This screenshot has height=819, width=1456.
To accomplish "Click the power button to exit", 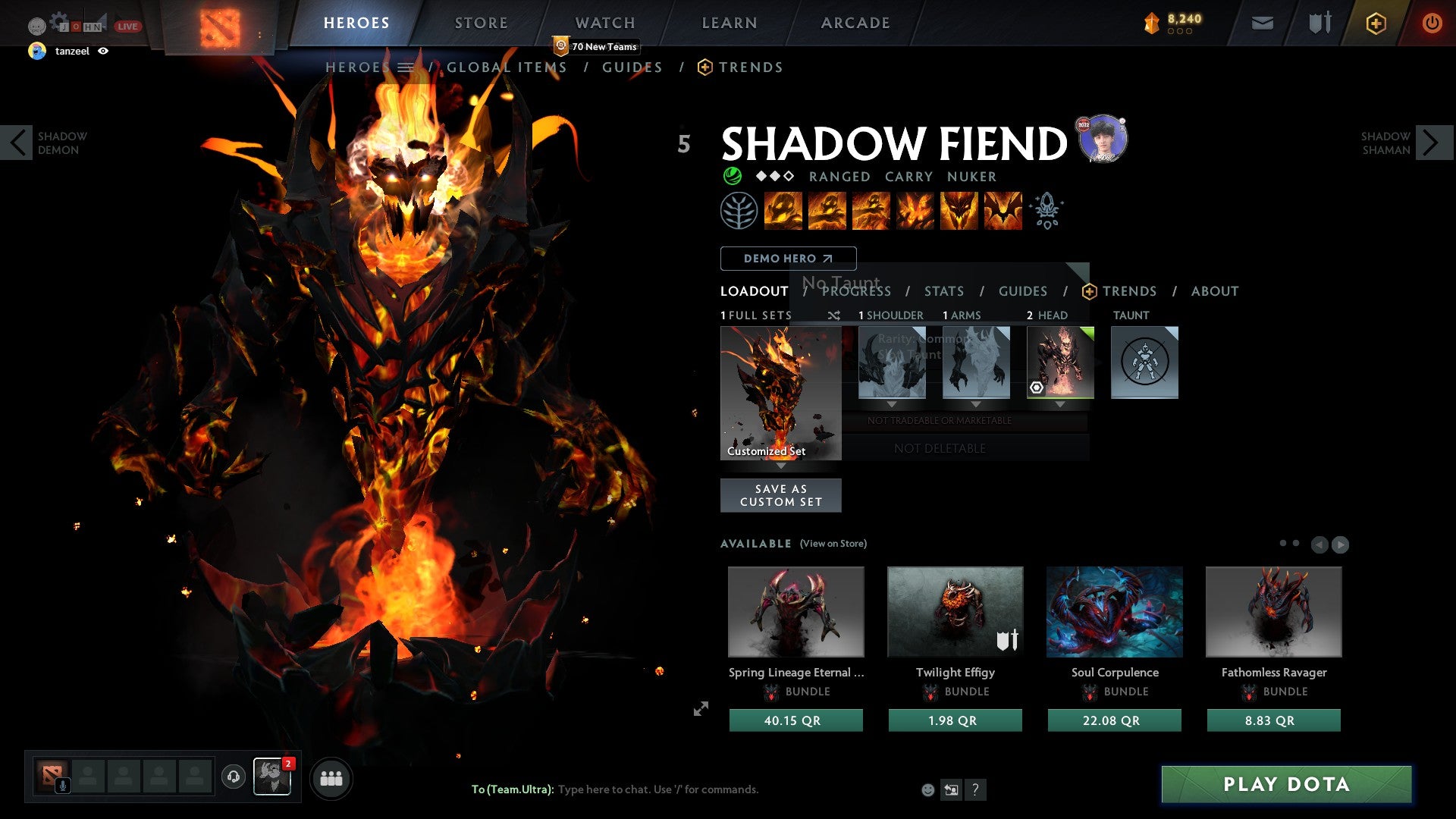I will coord(1432,23).
